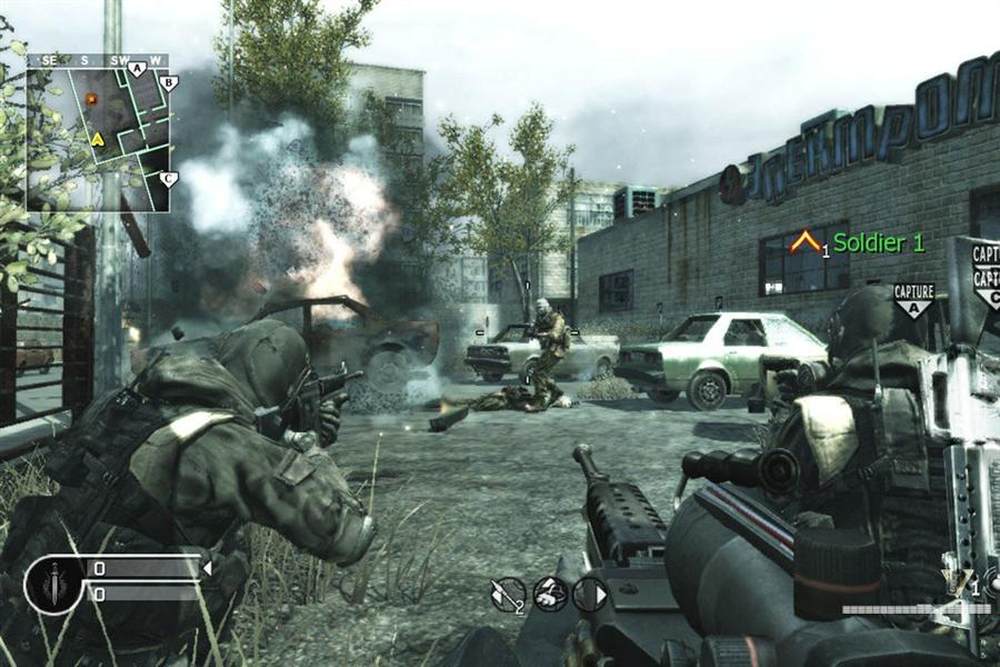Select flag C marker on the minimap
The width and height of the screenshot is (1000, 667).
(x=168, y=180)
